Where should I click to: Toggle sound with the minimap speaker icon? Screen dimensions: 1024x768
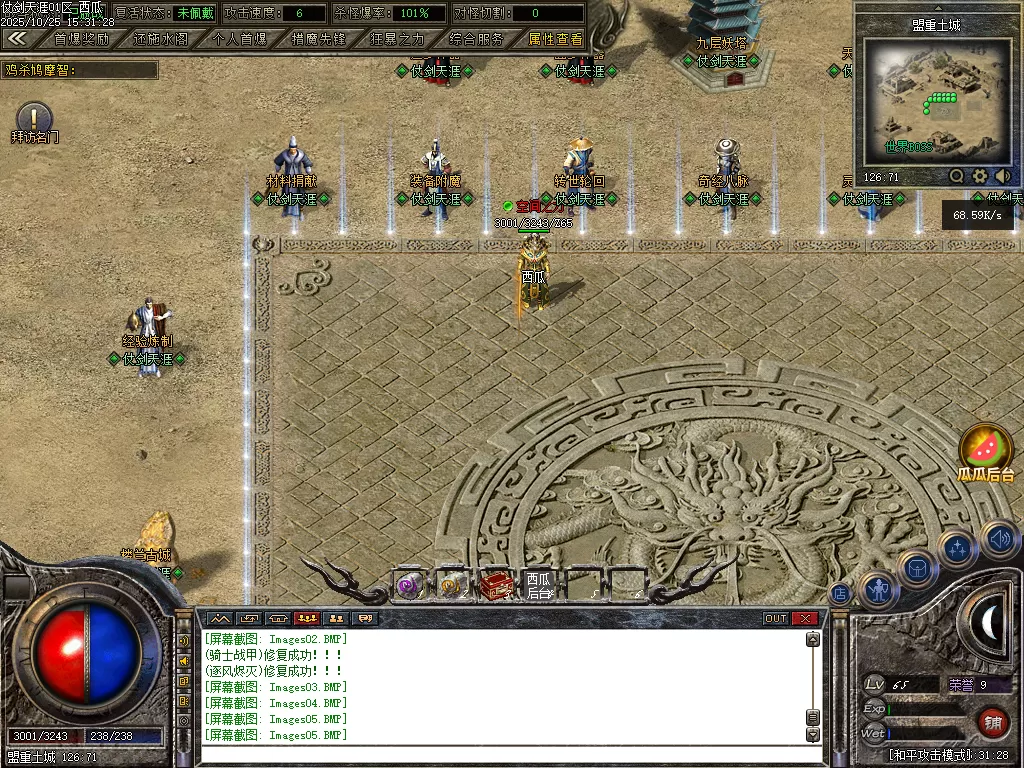[x=1003, y=177]
